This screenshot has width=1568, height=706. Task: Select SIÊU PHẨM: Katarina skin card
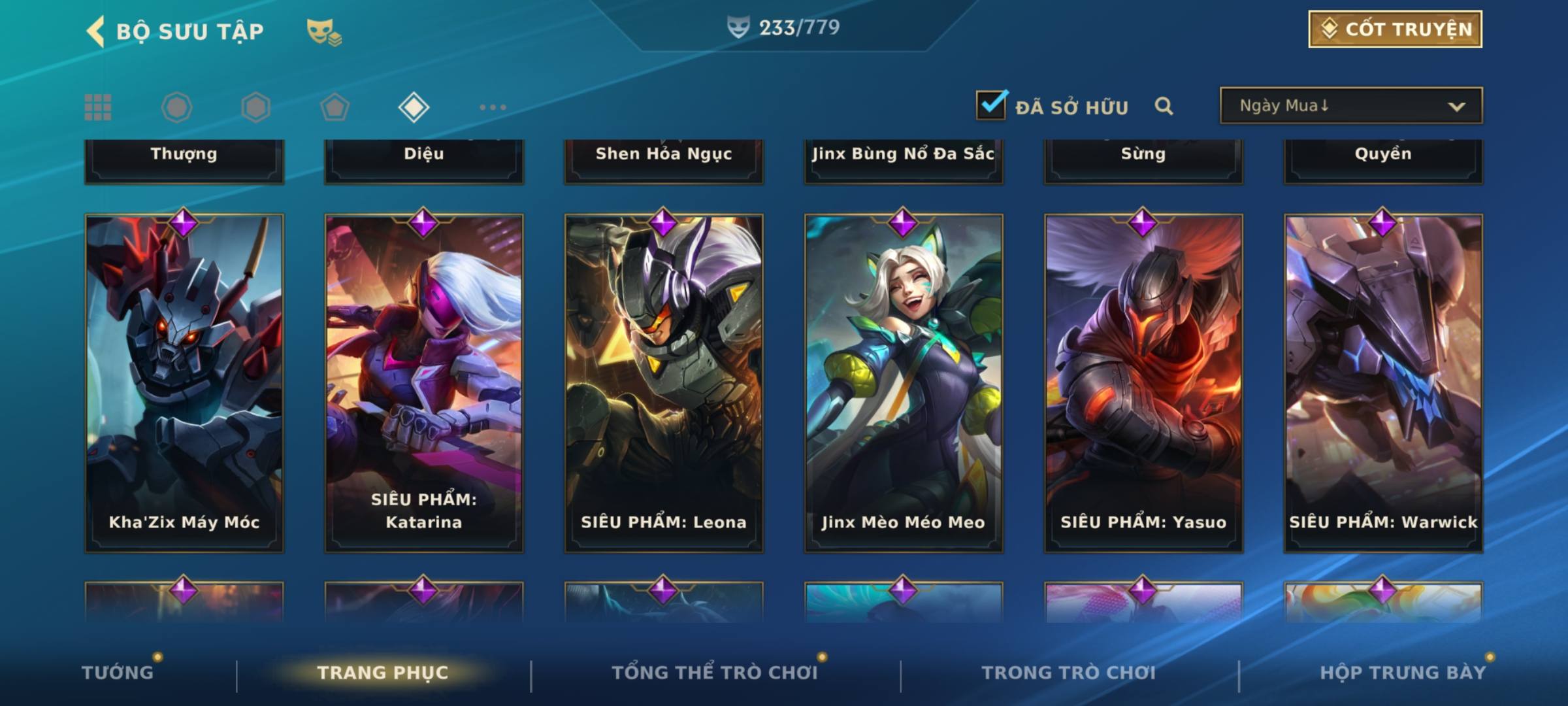coord(424,382)
